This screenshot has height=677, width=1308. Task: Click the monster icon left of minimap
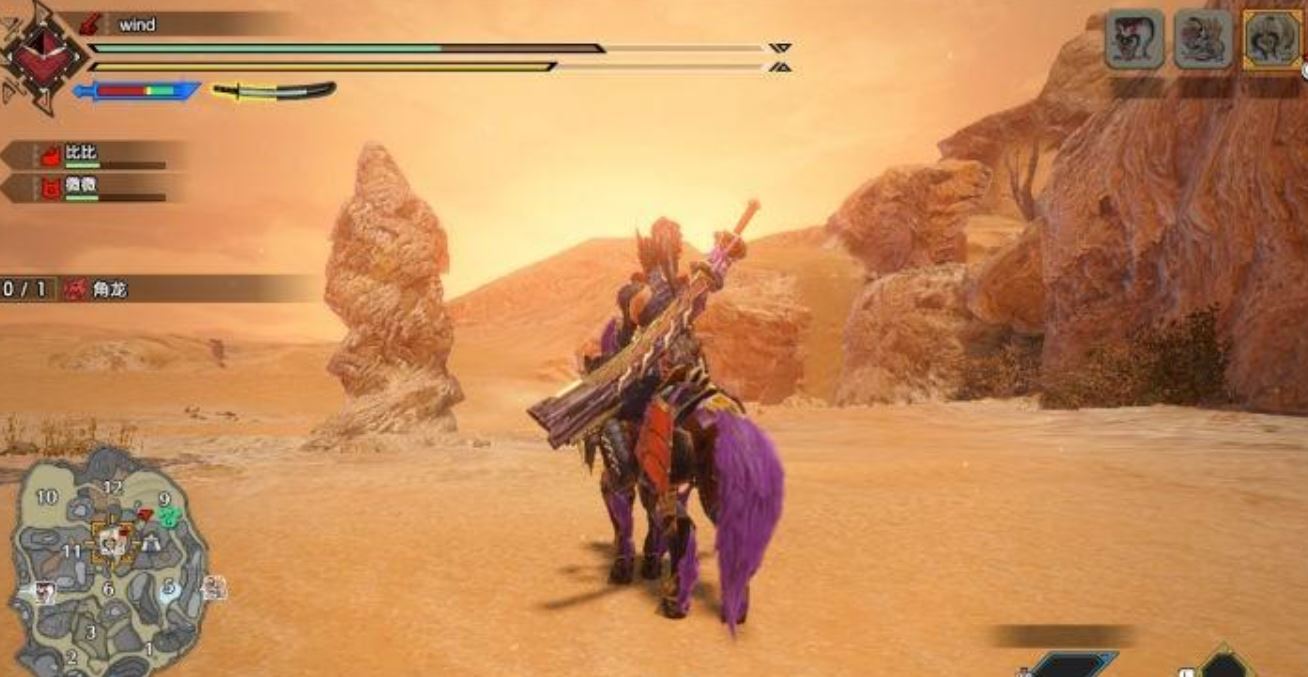coord(44,591)
